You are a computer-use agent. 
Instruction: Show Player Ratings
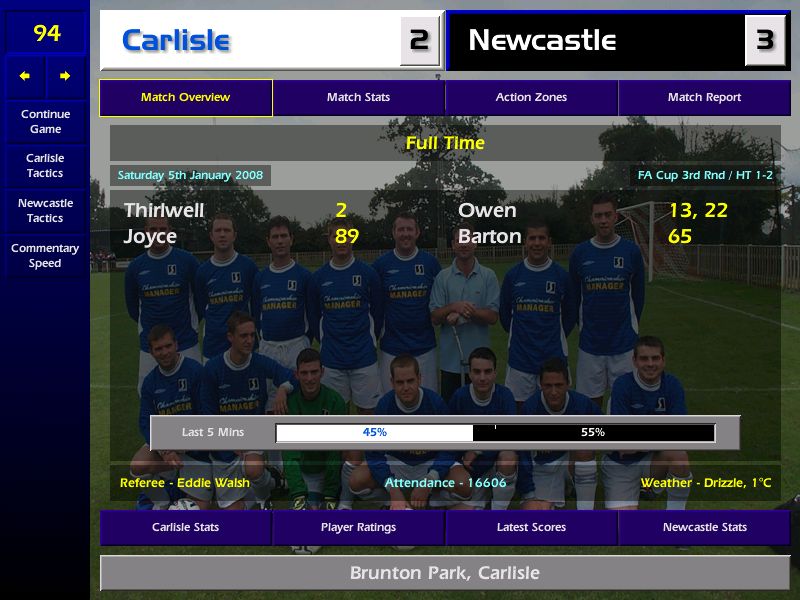tap(358, 527)
